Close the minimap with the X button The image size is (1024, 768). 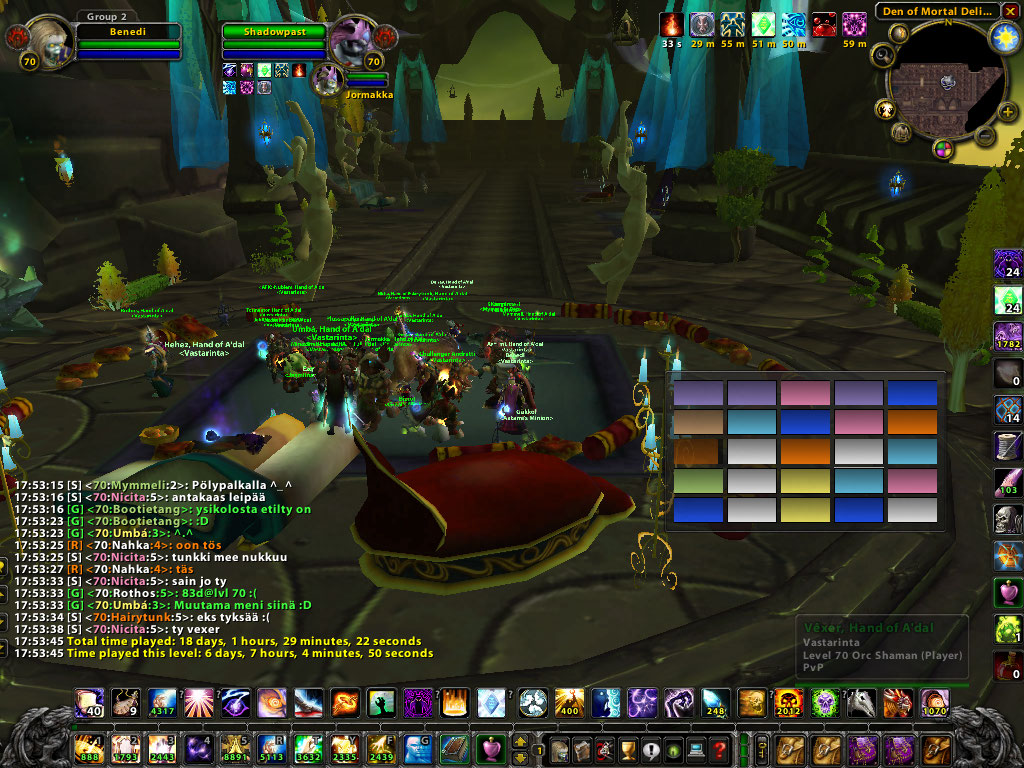click(1010, 11)
